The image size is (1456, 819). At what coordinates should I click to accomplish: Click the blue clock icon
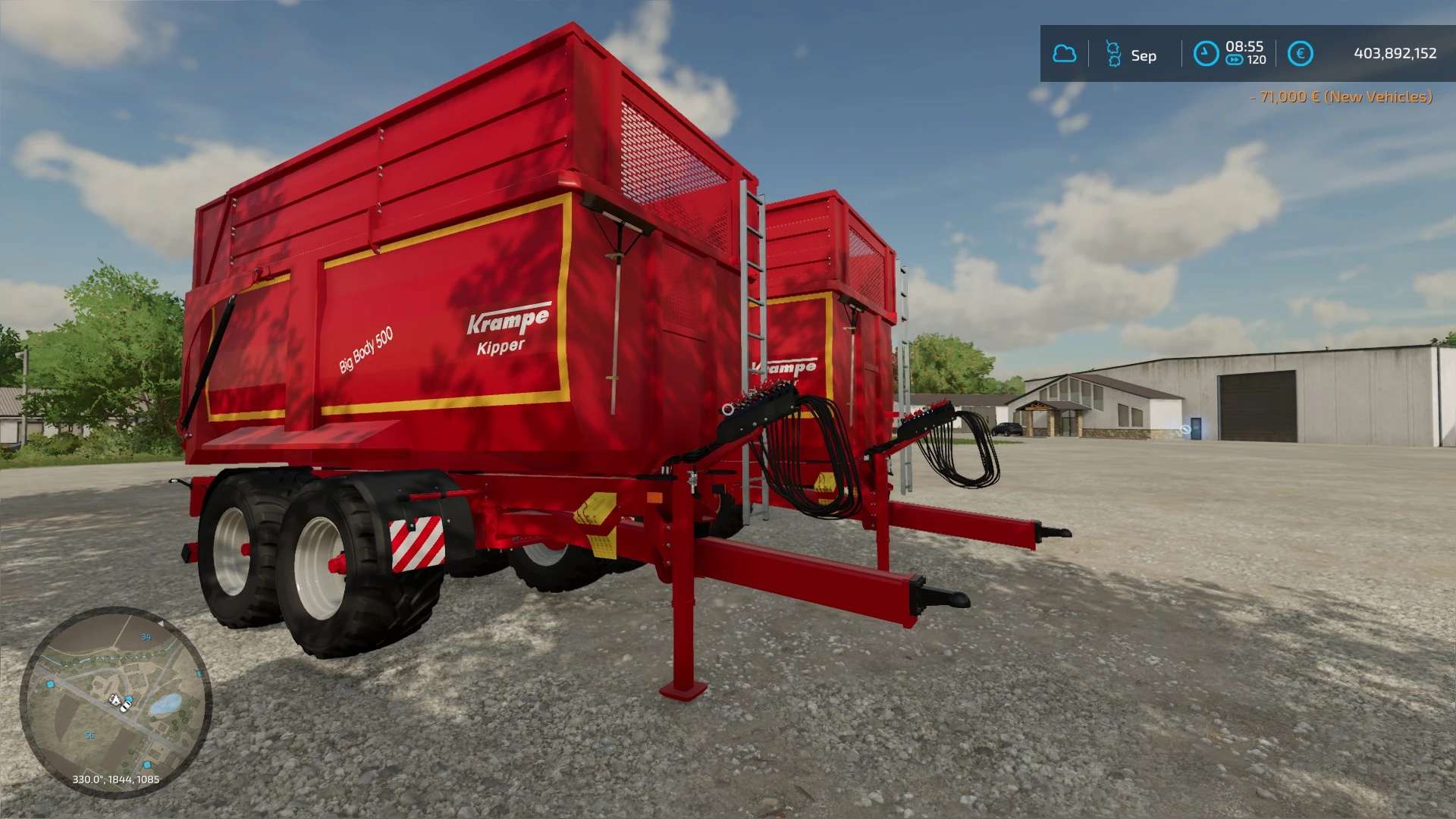(1206, 54)
